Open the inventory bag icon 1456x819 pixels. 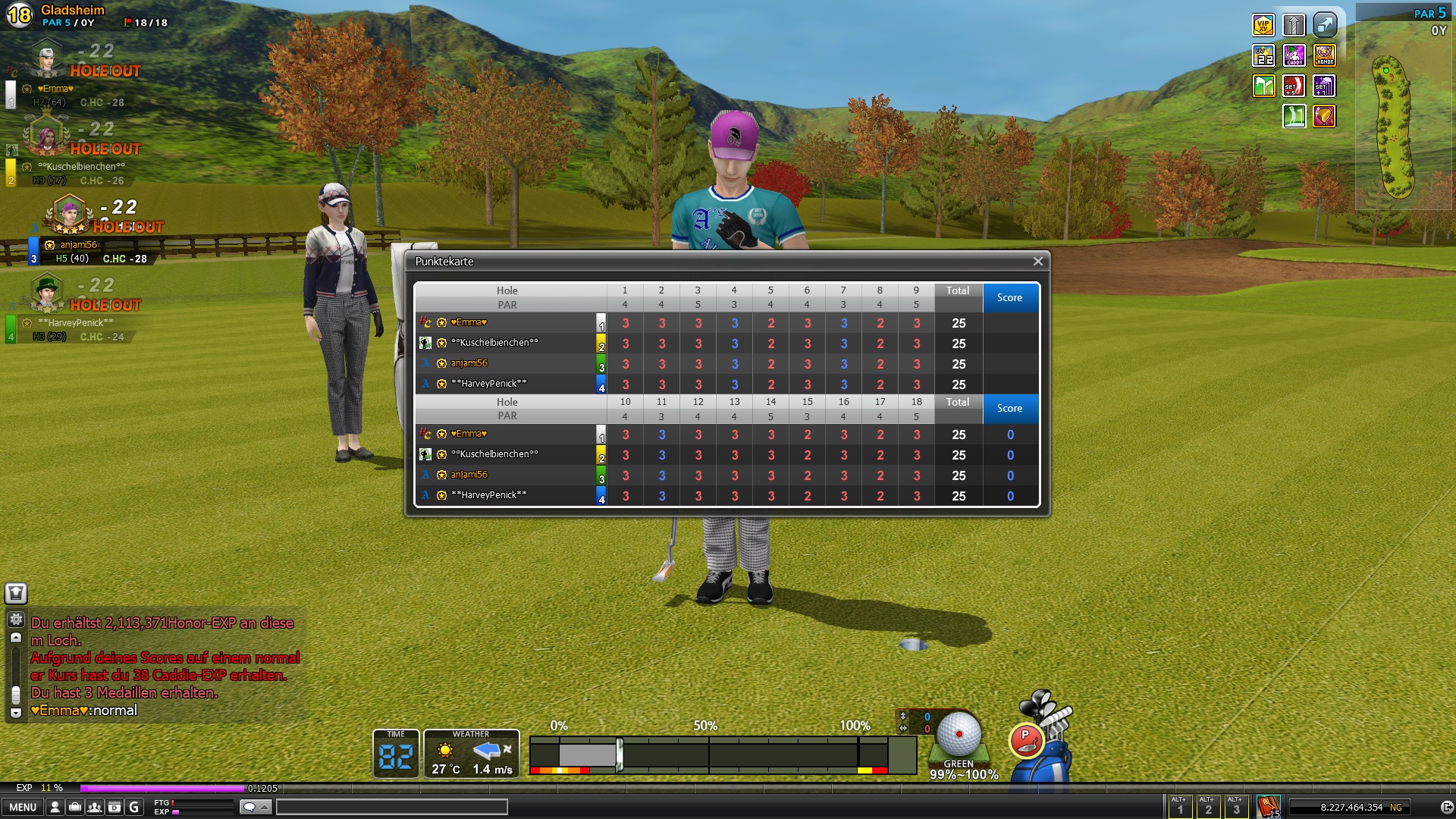pyautogui.click(x=75, y=808)
